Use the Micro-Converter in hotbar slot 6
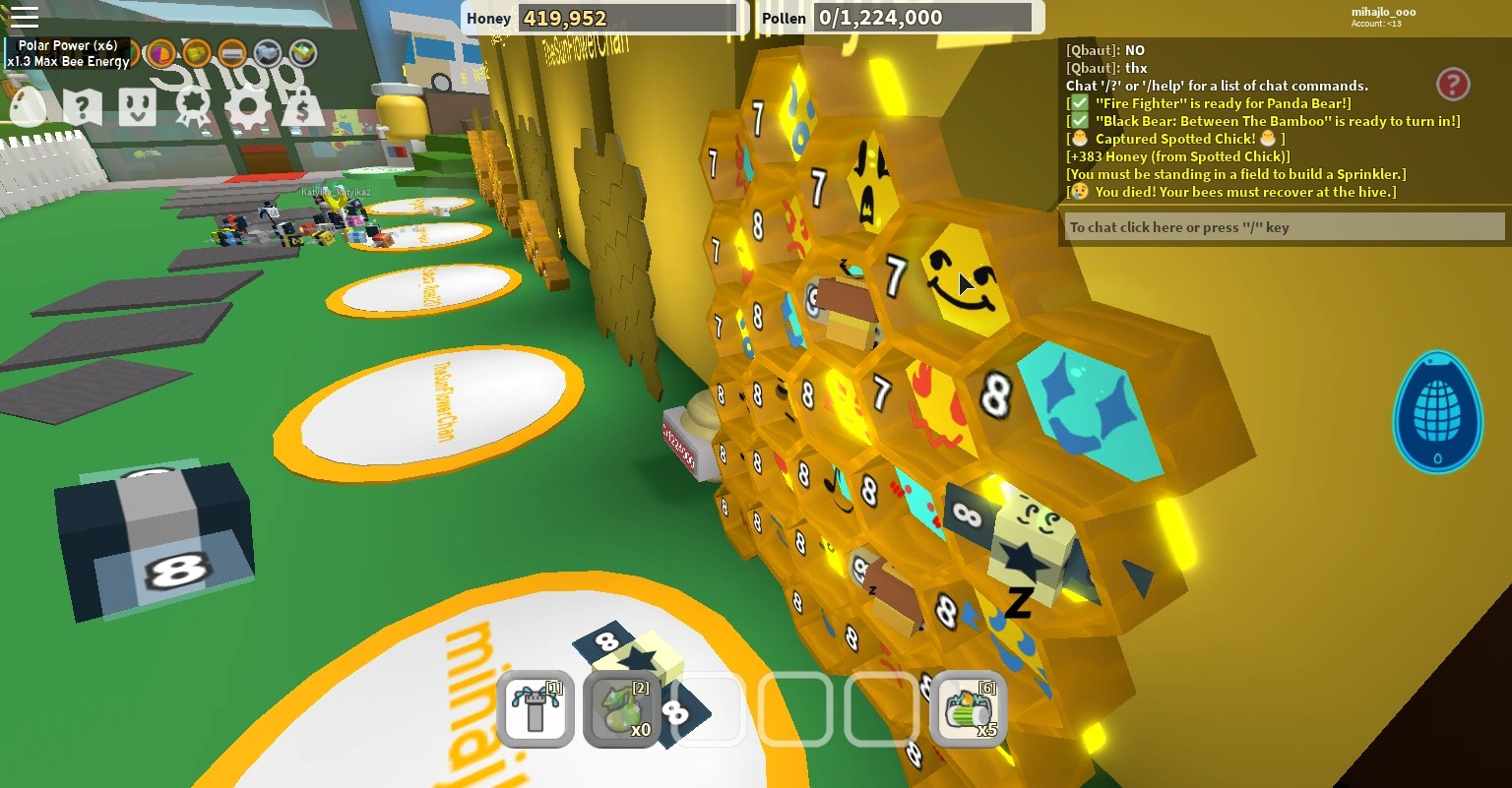The height and width of the screenshot is (788, 1512). coord(968,707)
